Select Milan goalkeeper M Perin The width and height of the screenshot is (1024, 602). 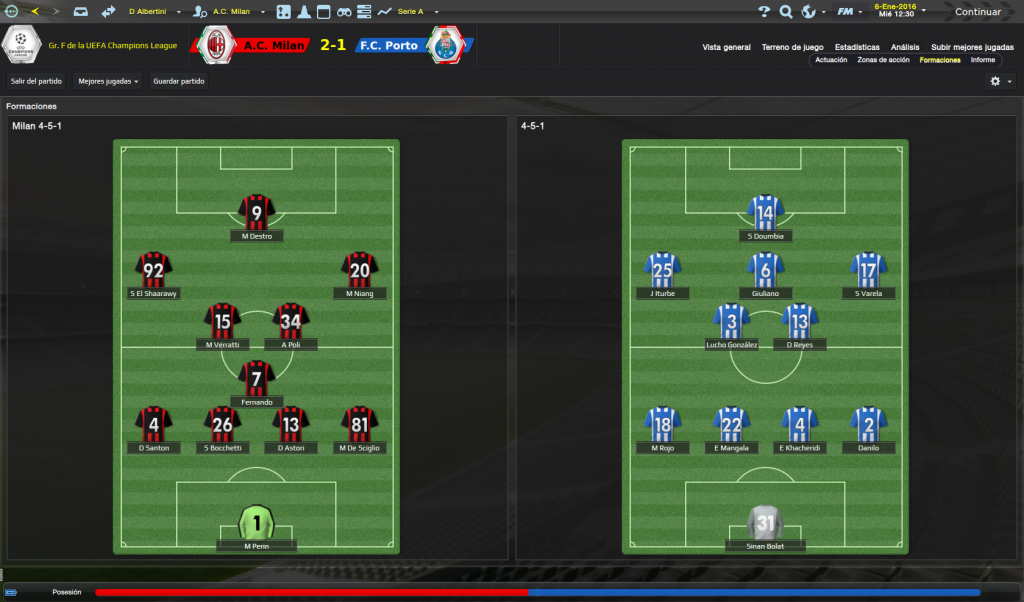click(x=257, y=522)
